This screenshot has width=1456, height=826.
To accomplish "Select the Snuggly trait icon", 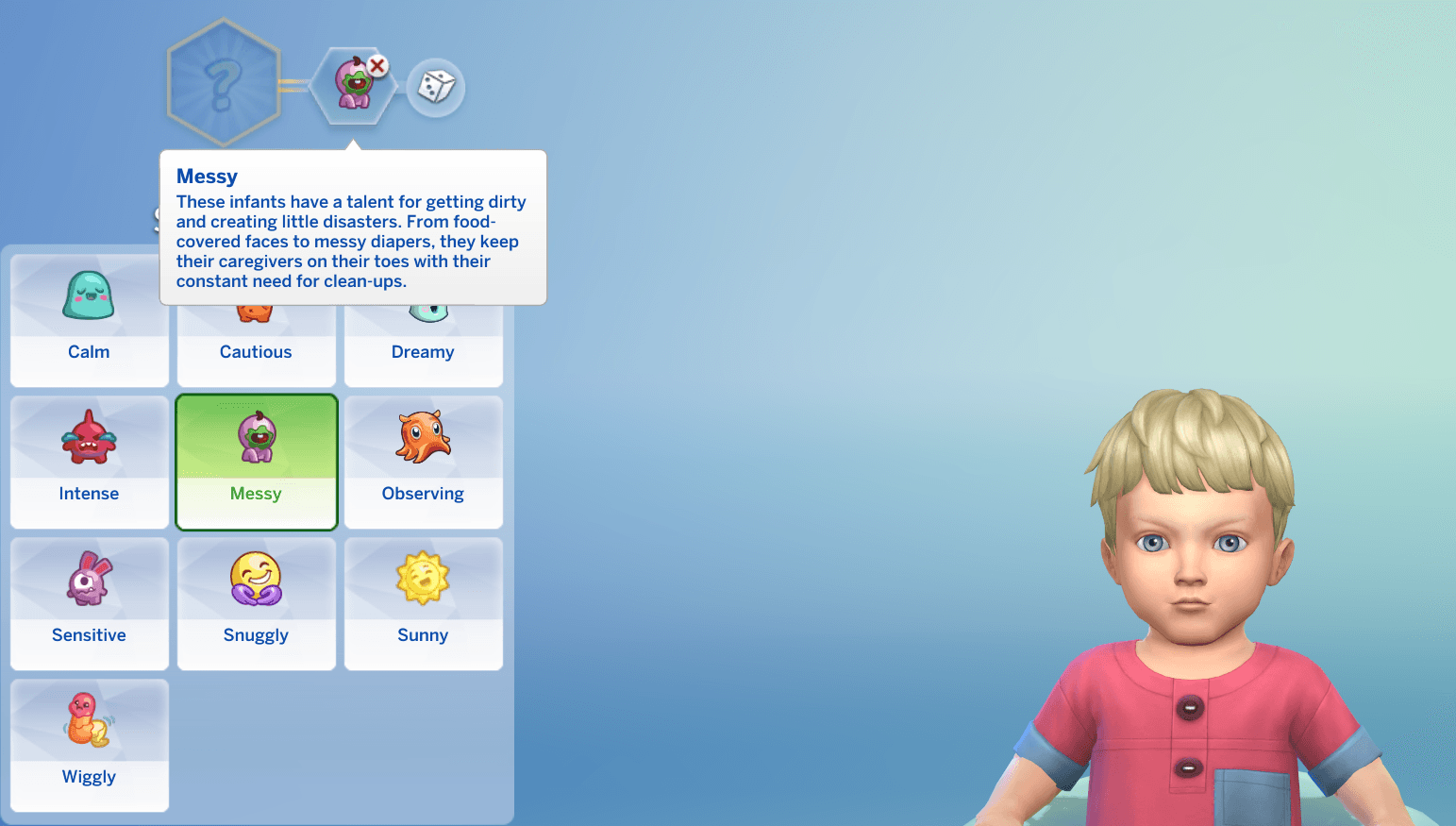I will pyautogui.click(x=256, y=578).
